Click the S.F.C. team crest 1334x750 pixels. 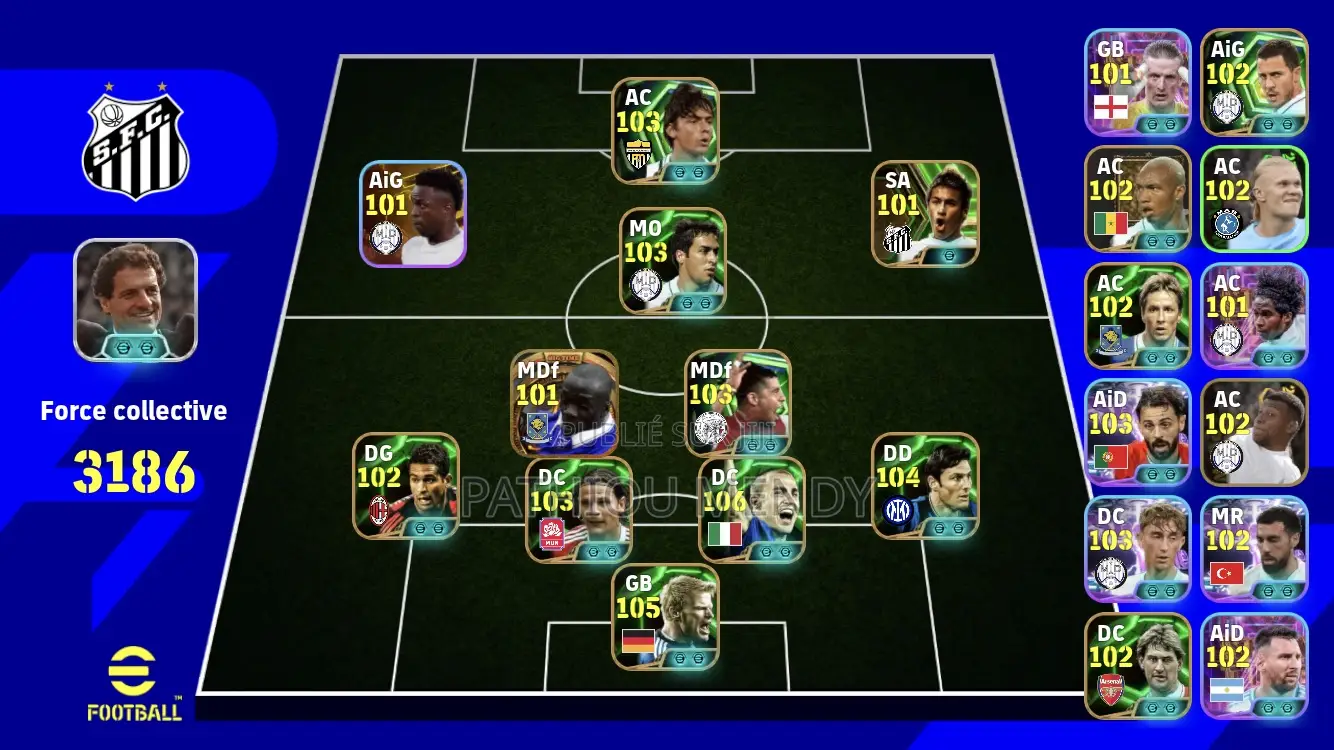pos(134,145)
